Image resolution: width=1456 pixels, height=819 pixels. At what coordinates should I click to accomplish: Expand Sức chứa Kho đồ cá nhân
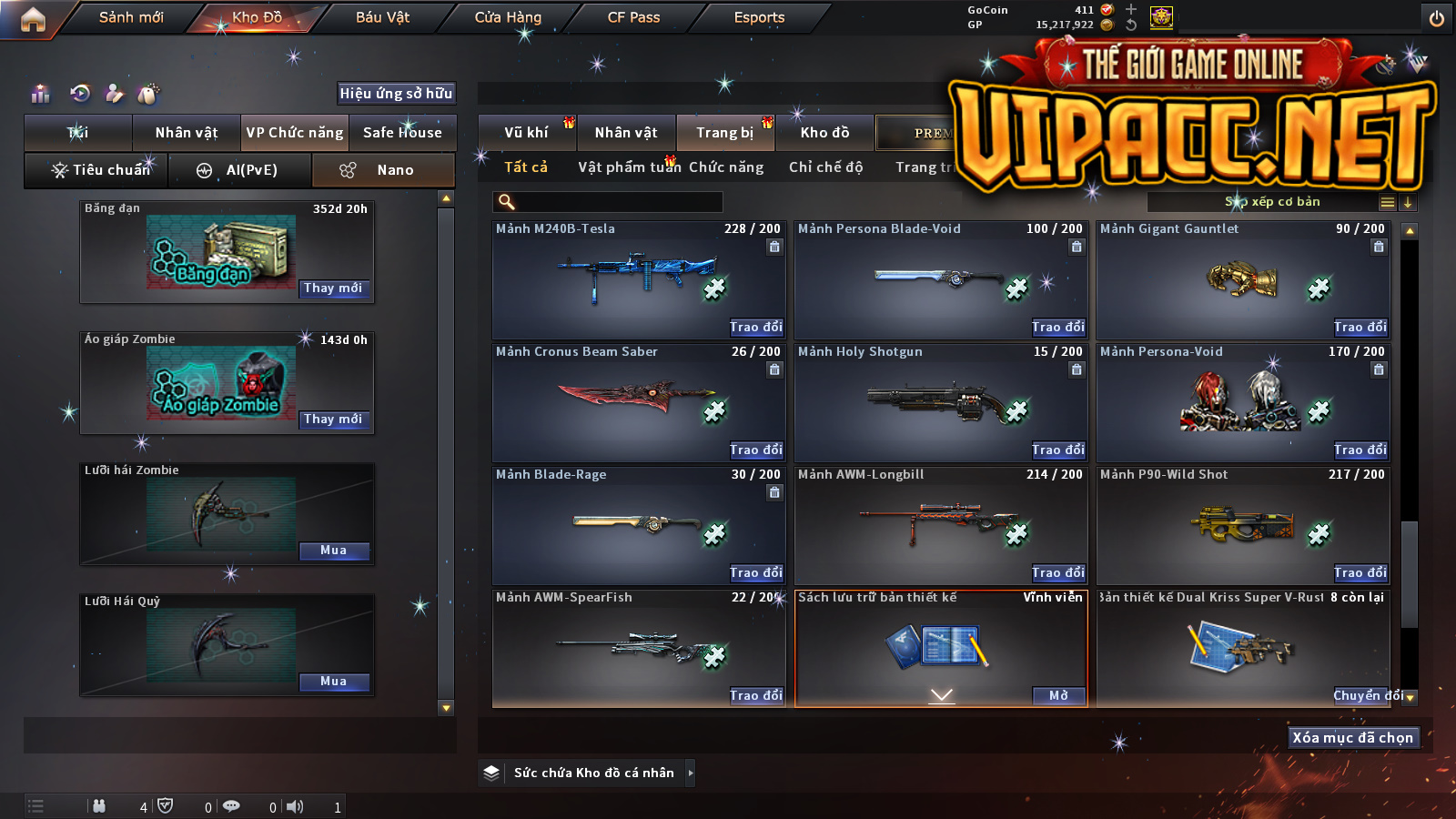[691, 773]
